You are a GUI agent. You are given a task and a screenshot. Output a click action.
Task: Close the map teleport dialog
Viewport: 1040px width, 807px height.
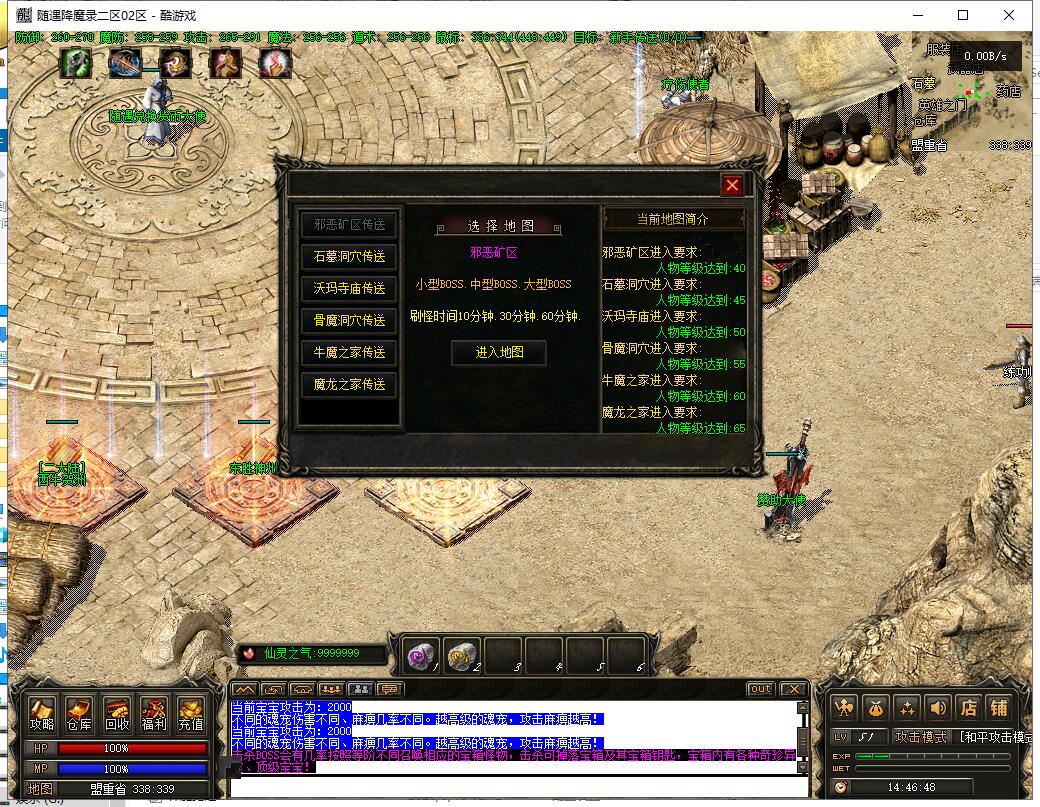(x=733, y=185)
